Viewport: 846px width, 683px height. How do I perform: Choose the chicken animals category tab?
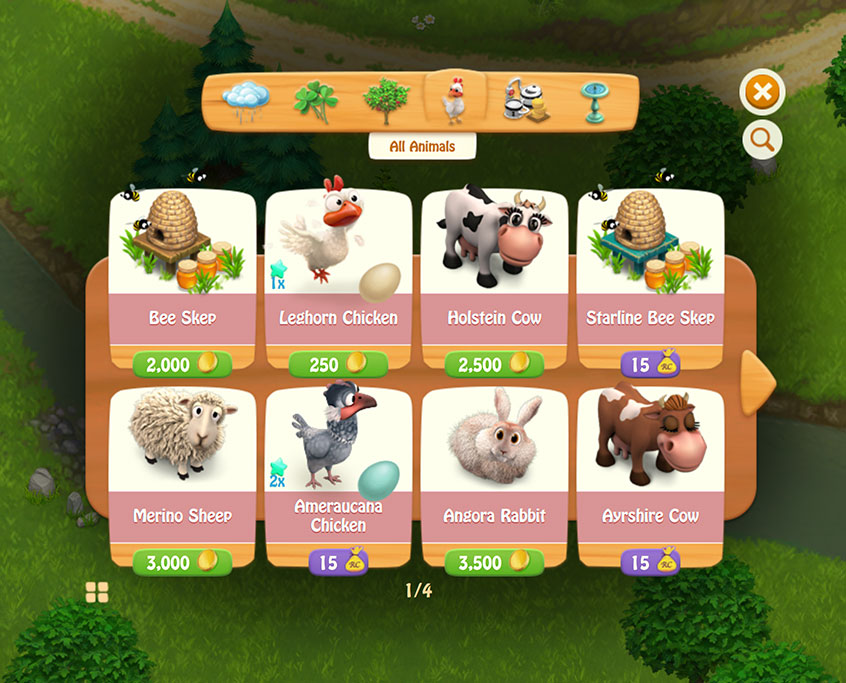point(455,99)
